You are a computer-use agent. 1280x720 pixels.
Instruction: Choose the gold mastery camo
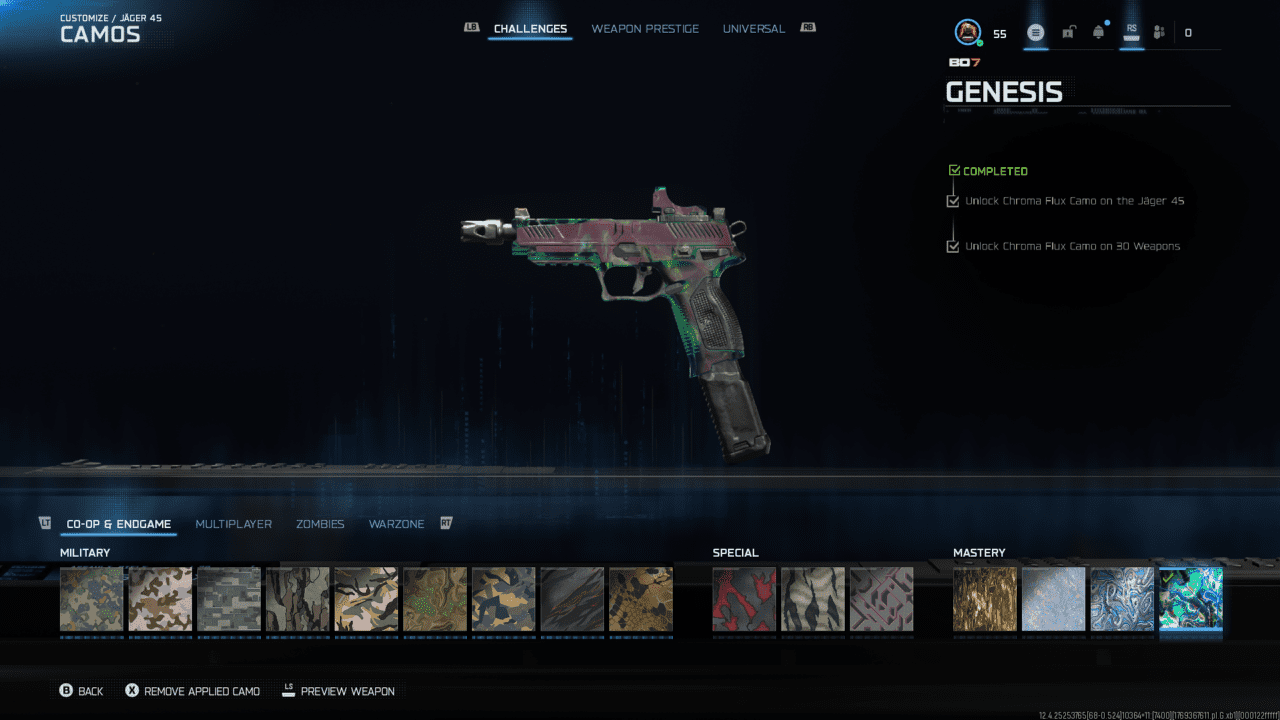coord(985,599)
